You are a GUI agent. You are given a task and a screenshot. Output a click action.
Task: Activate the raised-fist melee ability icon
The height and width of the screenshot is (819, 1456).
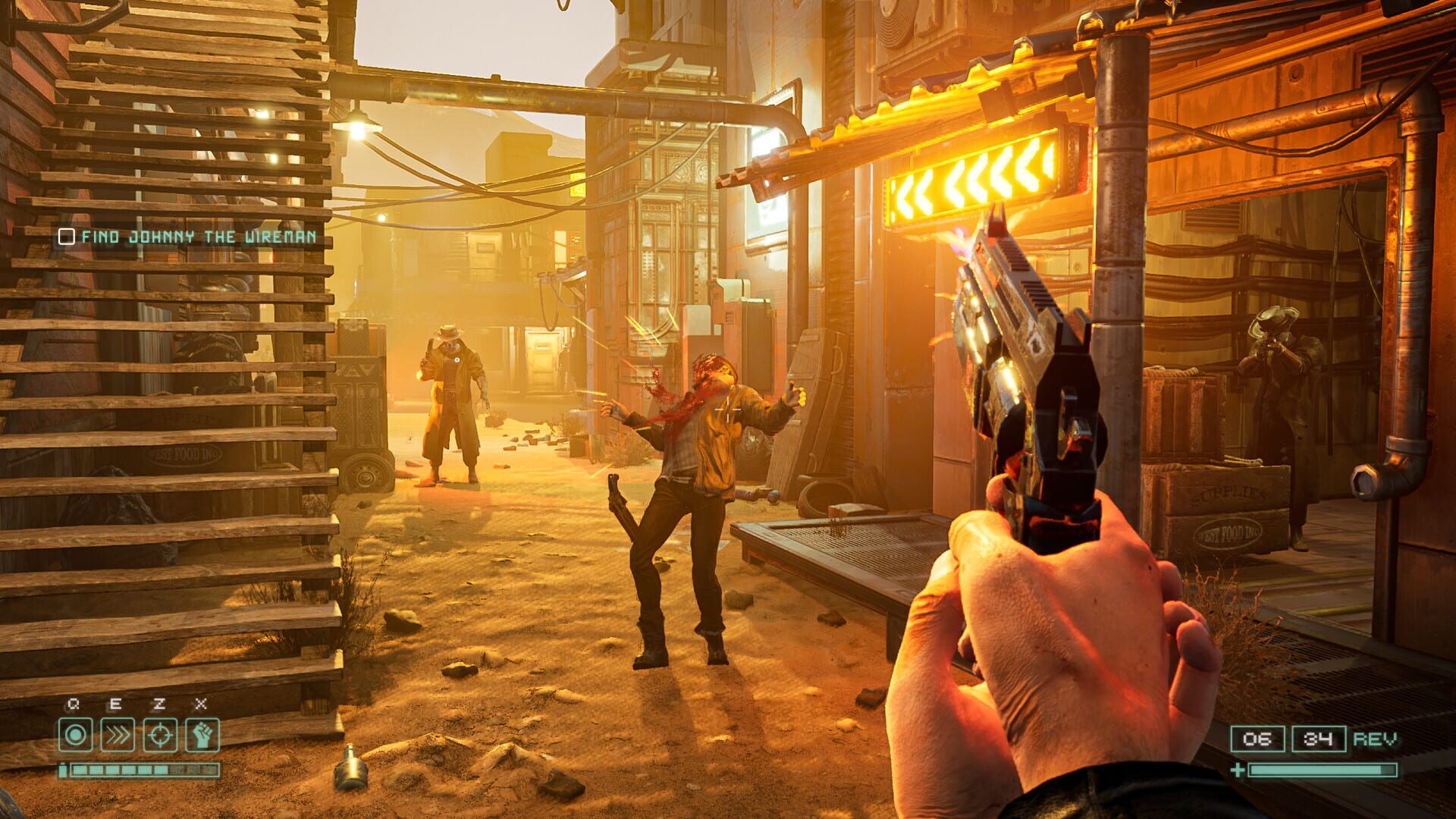[x=202, y=735]
